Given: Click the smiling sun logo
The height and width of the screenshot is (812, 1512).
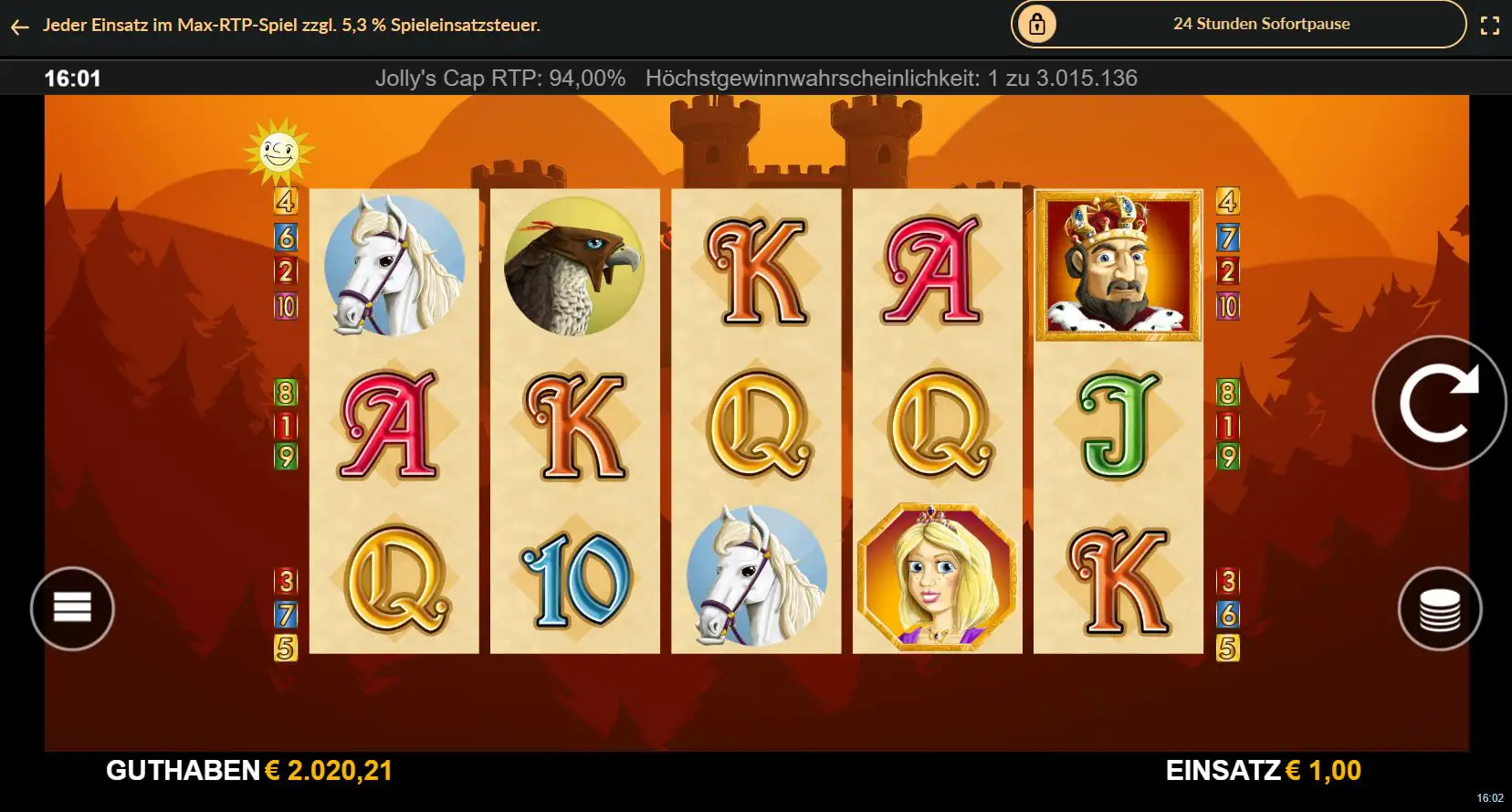Looking at the screenshot, I should point(278,151).
